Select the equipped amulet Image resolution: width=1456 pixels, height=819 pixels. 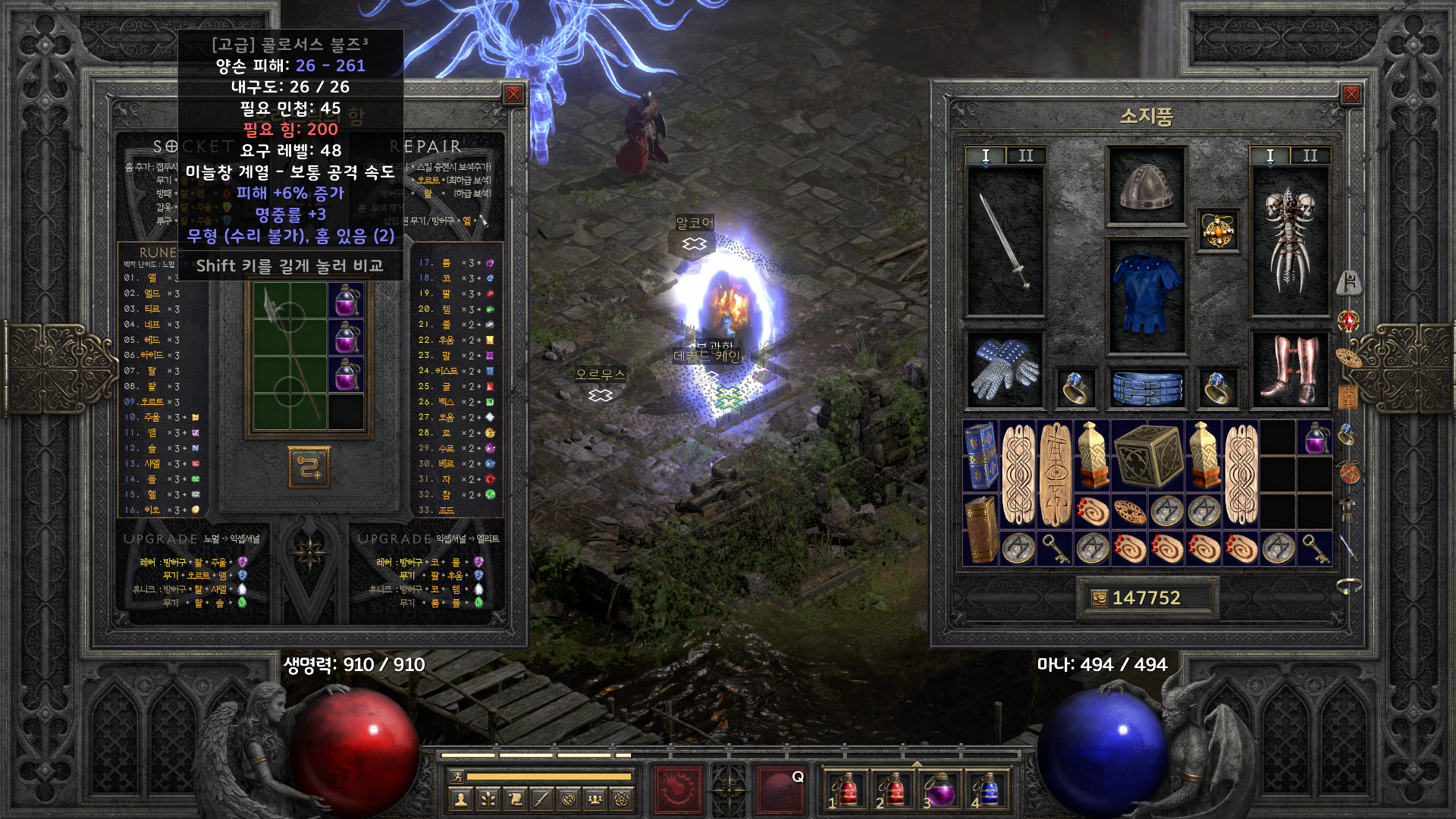(1217, 230)
